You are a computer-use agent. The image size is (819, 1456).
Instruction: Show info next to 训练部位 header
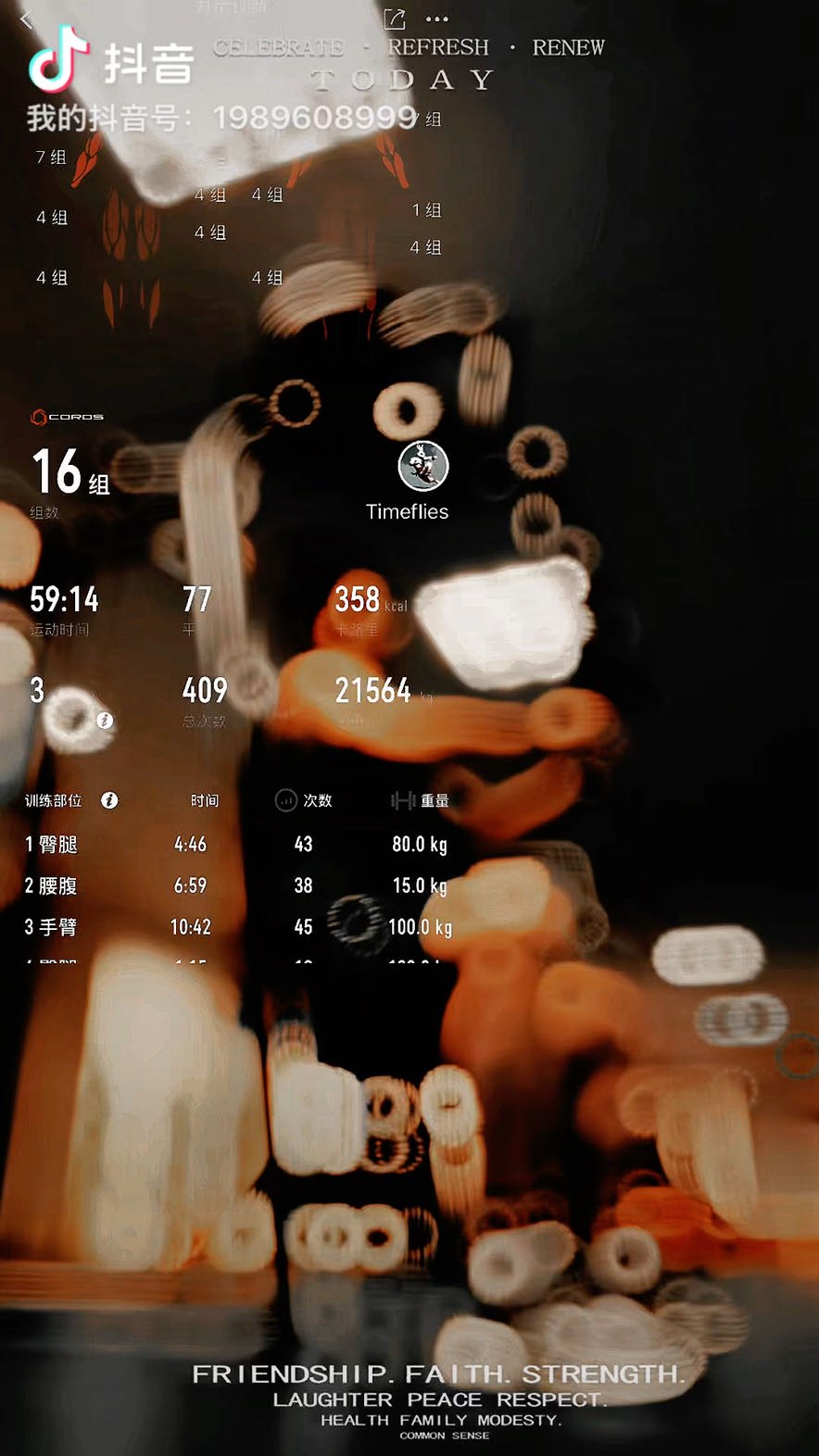[x=109, y=800]
